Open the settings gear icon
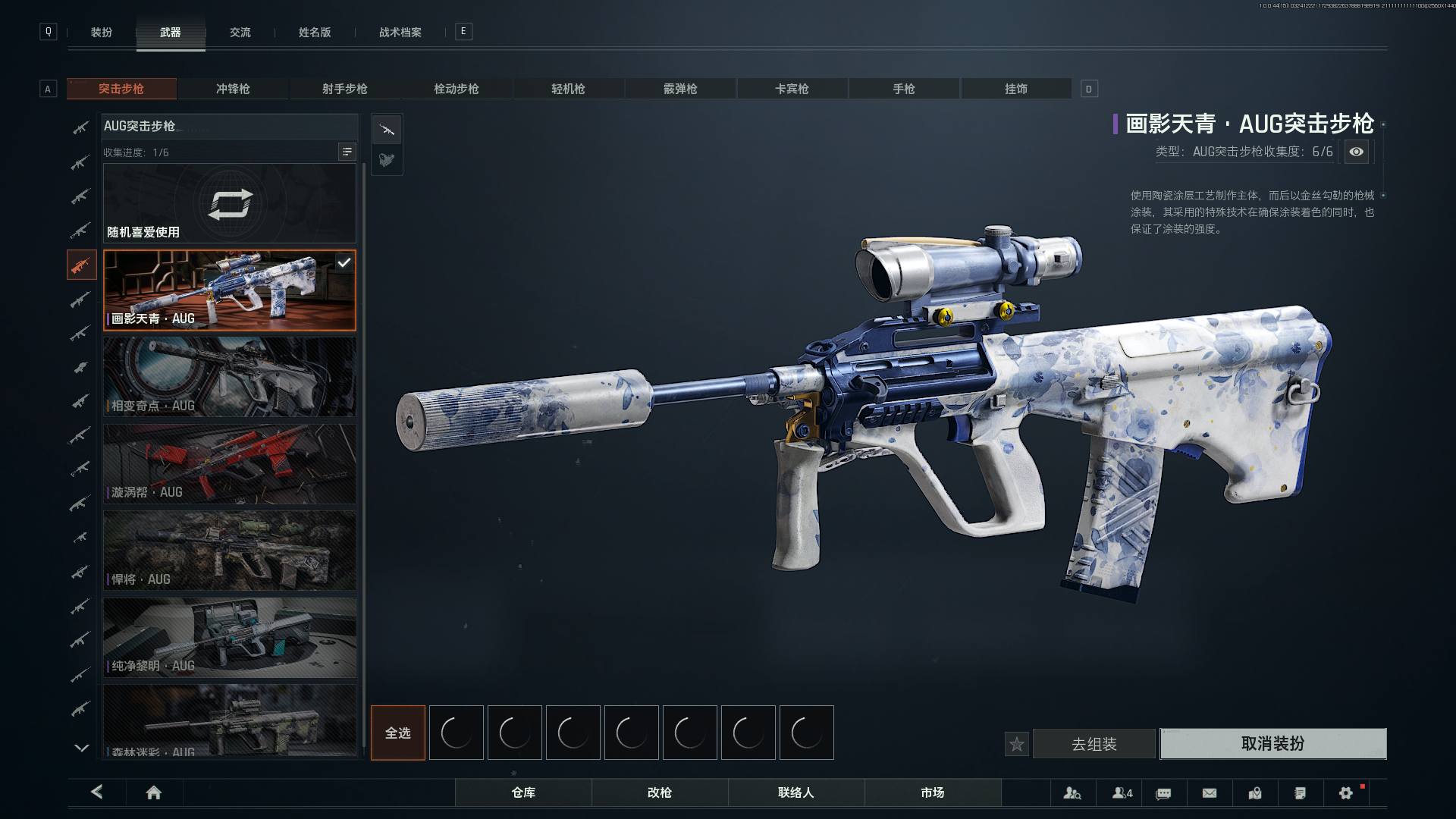Image resolution: width=1456 pixels, height=819 pixels. pos(1345,792)
